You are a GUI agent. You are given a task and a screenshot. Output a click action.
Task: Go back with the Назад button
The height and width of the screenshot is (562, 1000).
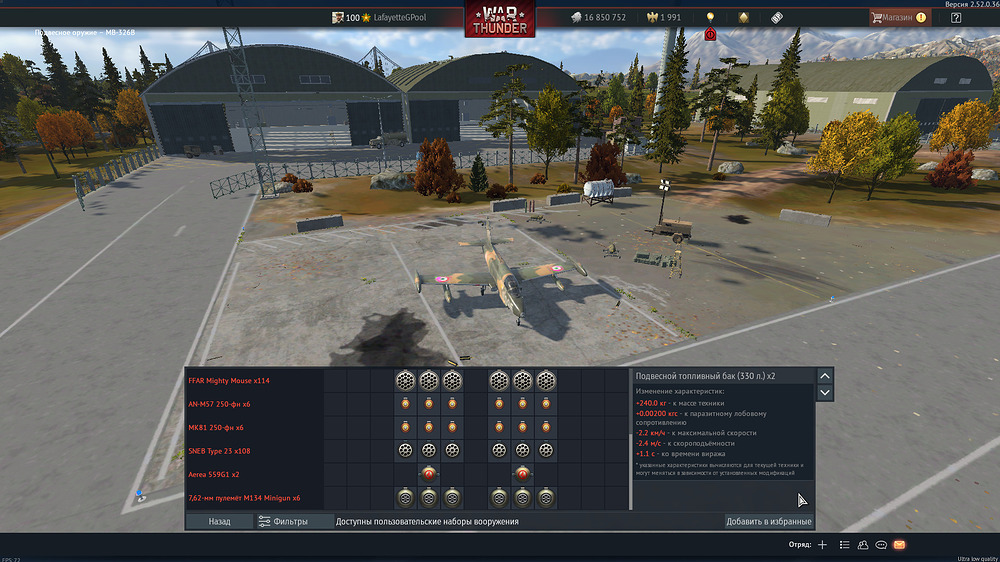(x=219, y=521)
